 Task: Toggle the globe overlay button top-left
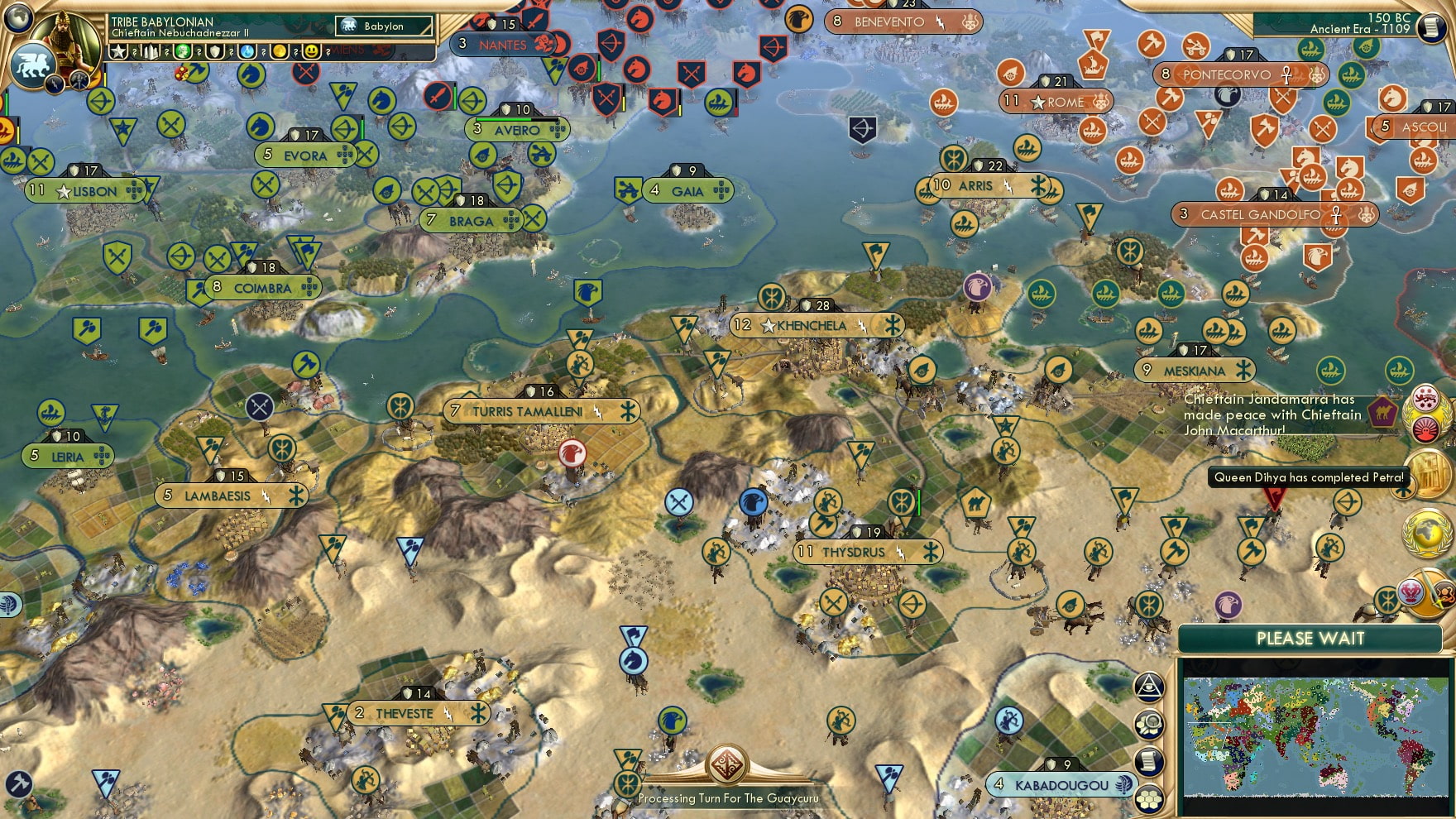point(20,17)
